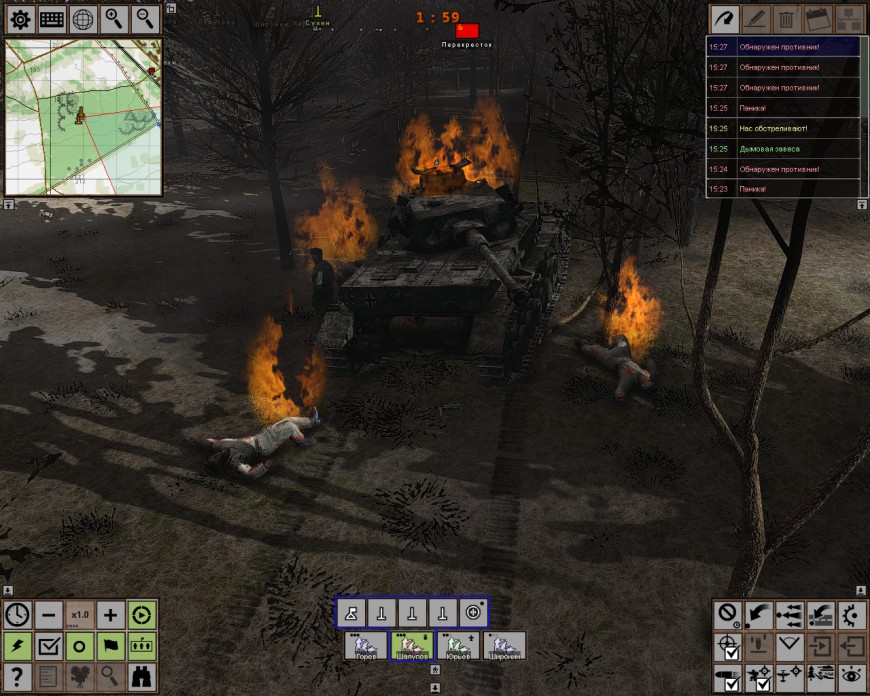This screenshot has width=870, height=696.
Task: Toggle the black flag button
Action: [110, 645]
